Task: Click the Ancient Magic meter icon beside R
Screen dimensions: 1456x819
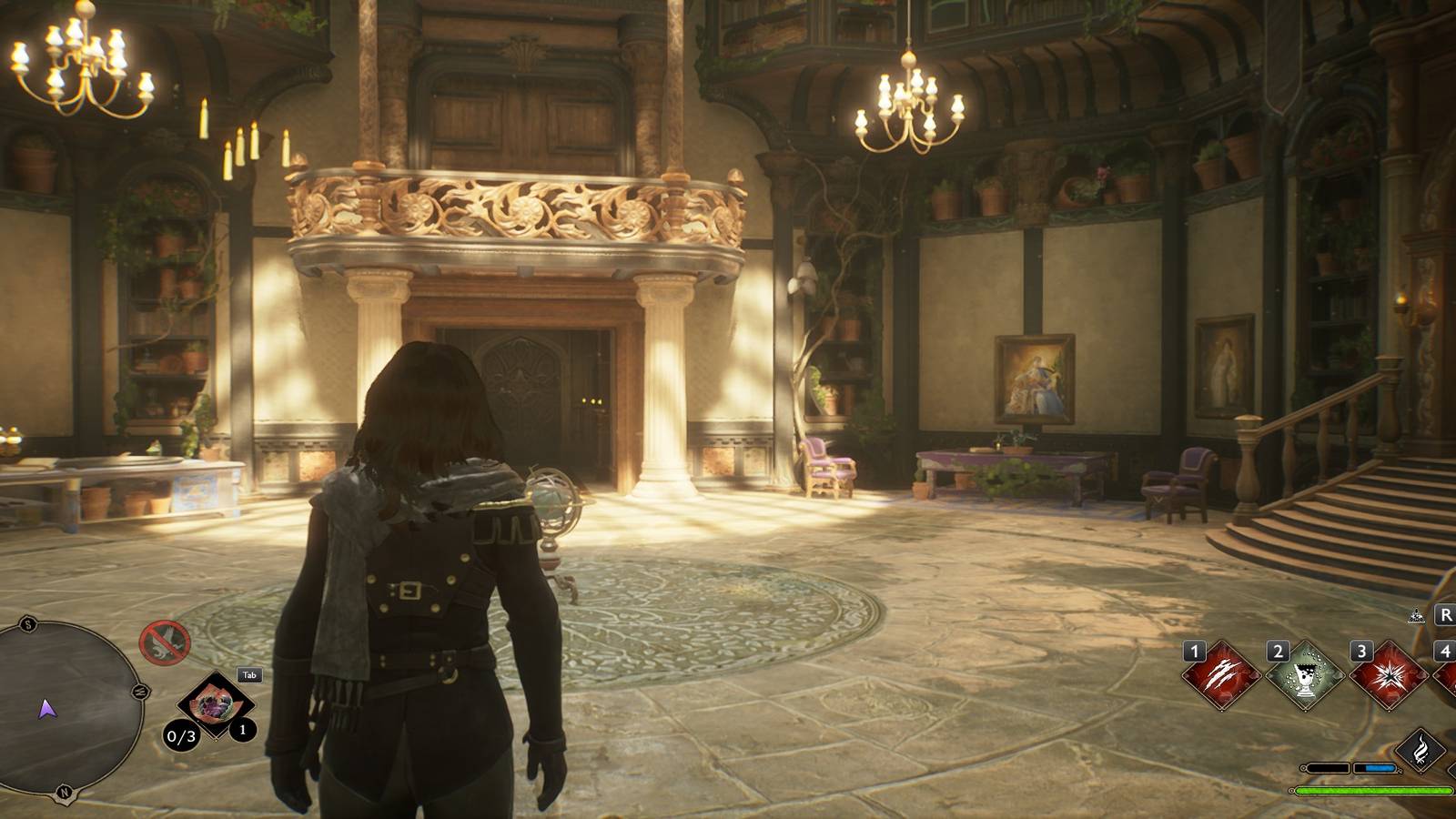Action: click(1416, 615)
